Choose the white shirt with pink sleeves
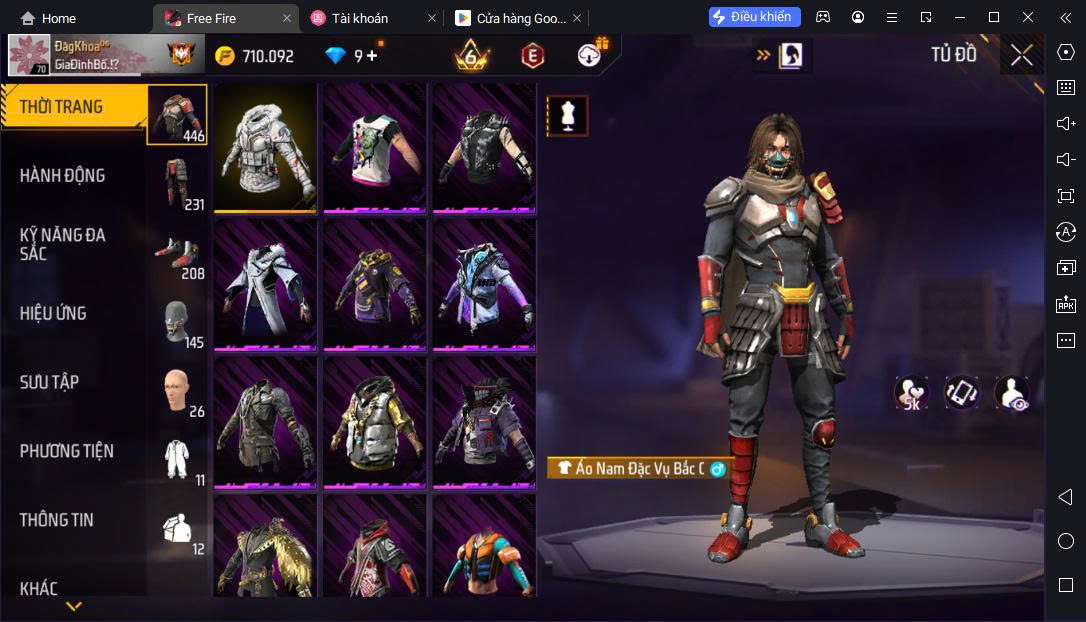The image size is (1086, 622). coord(374,147)
